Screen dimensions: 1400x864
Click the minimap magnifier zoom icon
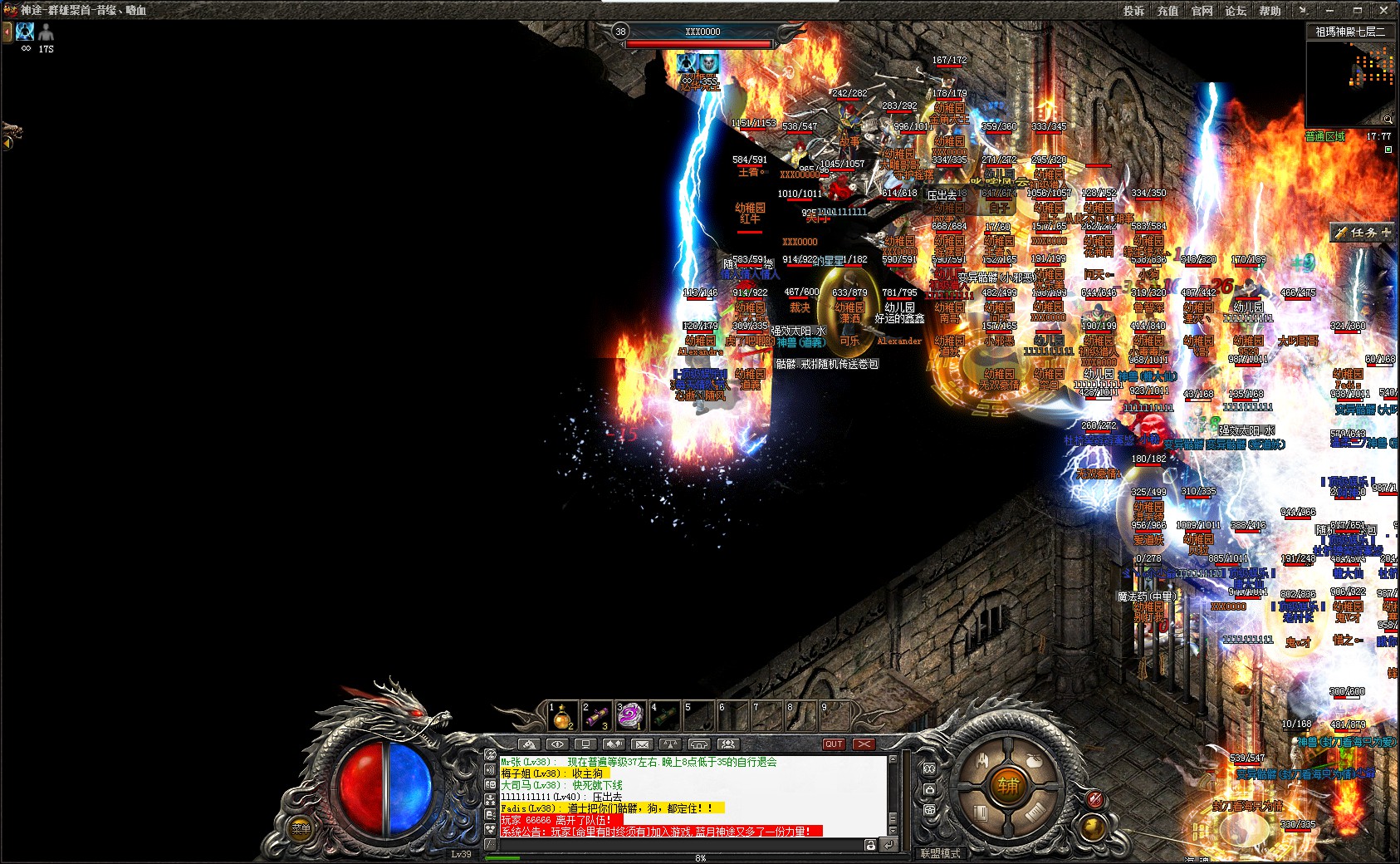1387,120
